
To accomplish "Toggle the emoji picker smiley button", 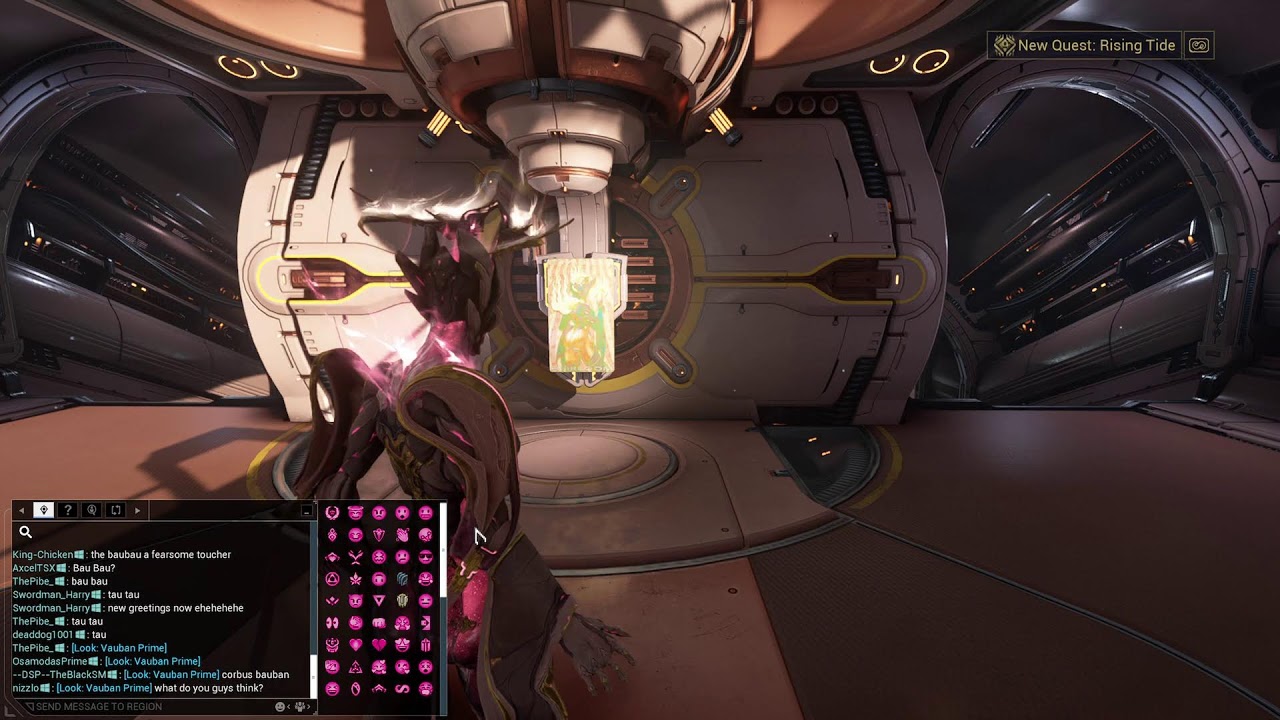I will [x=281, y=706].
